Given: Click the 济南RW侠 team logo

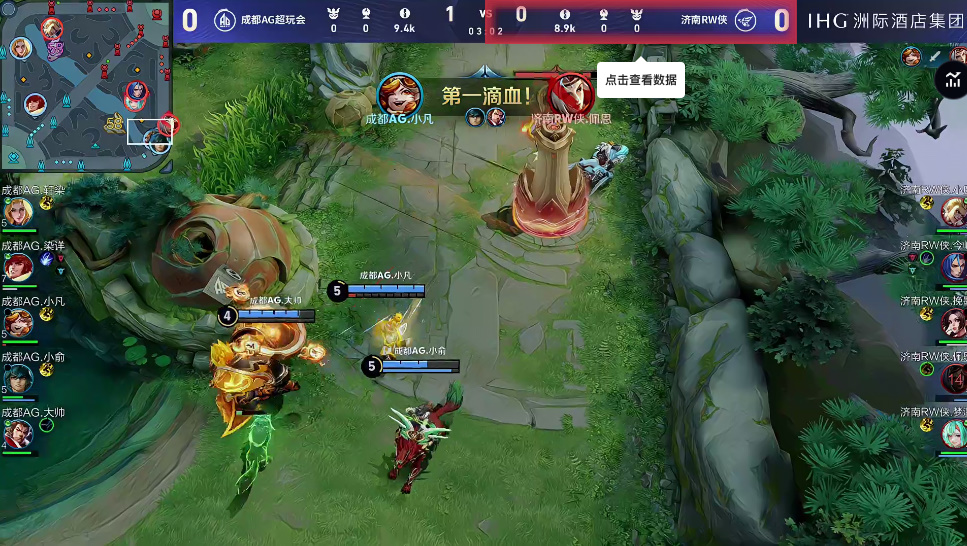Looking at the screenshot, I should coord(745,20).
